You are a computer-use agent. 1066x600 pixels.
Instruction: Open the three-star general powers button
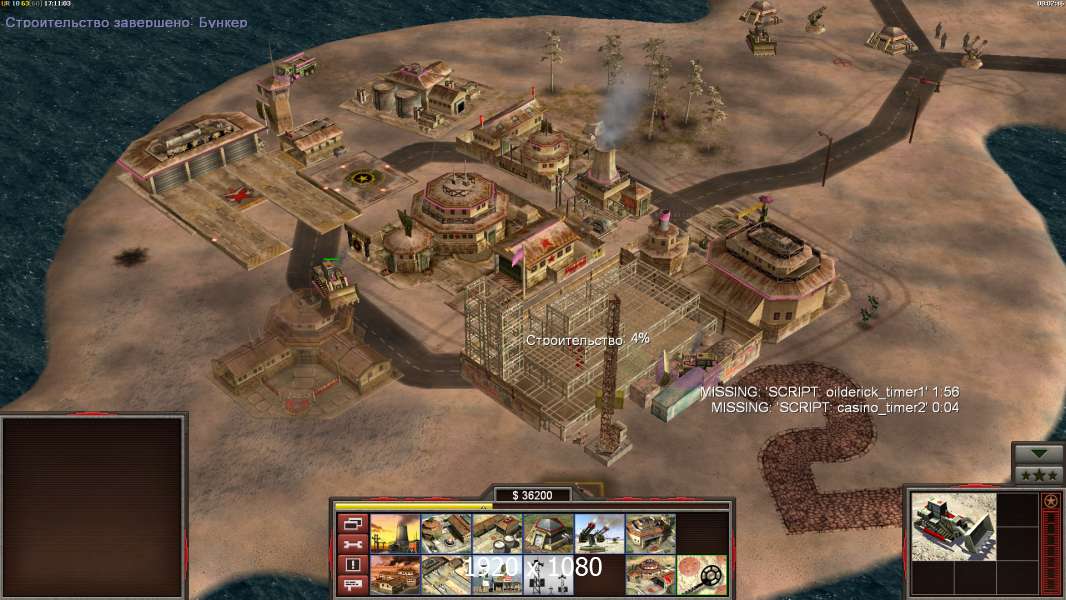pos(1037,474)
